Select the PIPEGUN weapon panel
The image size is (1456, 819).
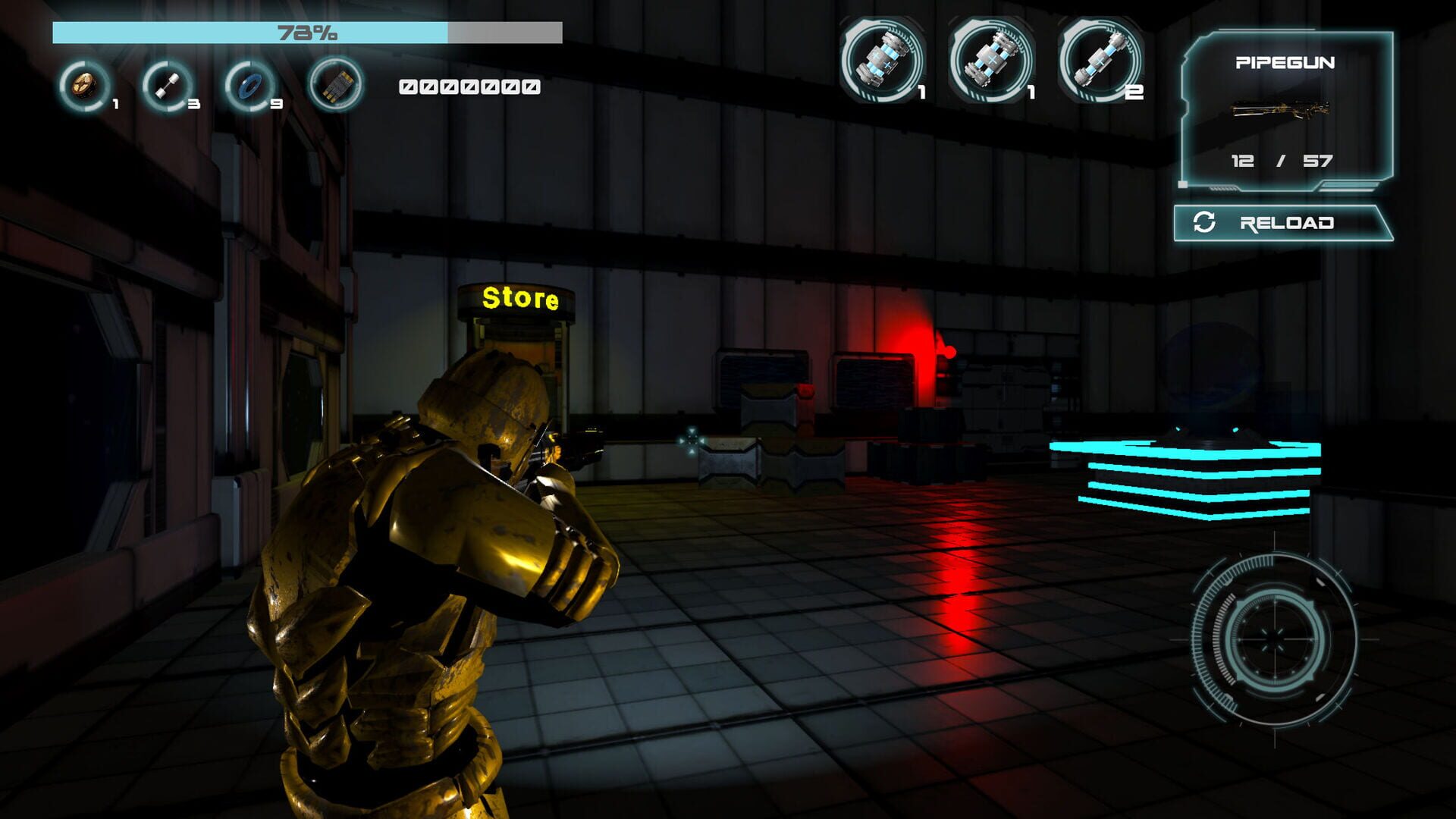(1286, 111)
